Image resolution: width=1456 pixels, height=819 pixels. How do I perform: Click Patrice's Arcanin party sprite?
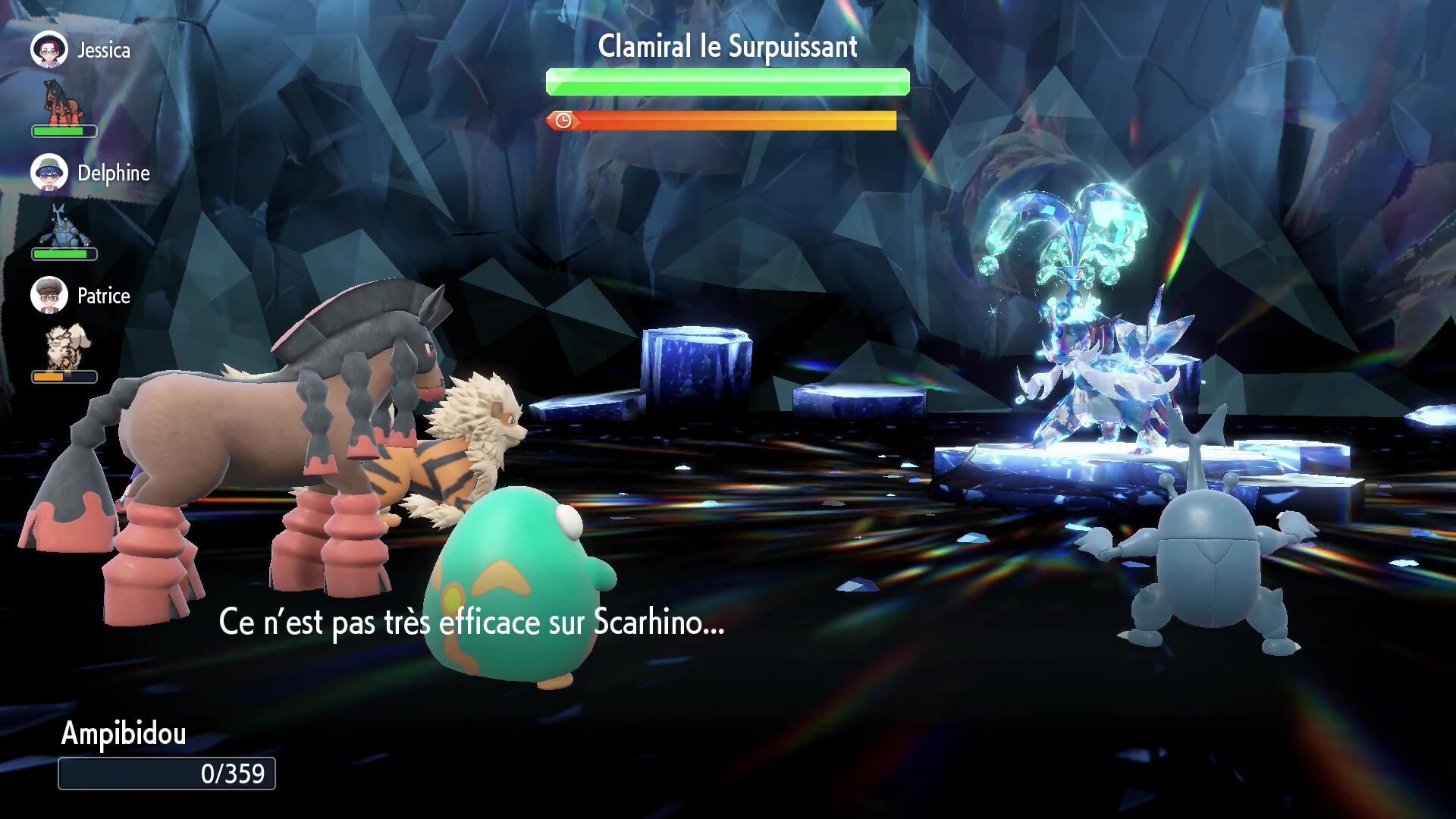coord(65,346)
